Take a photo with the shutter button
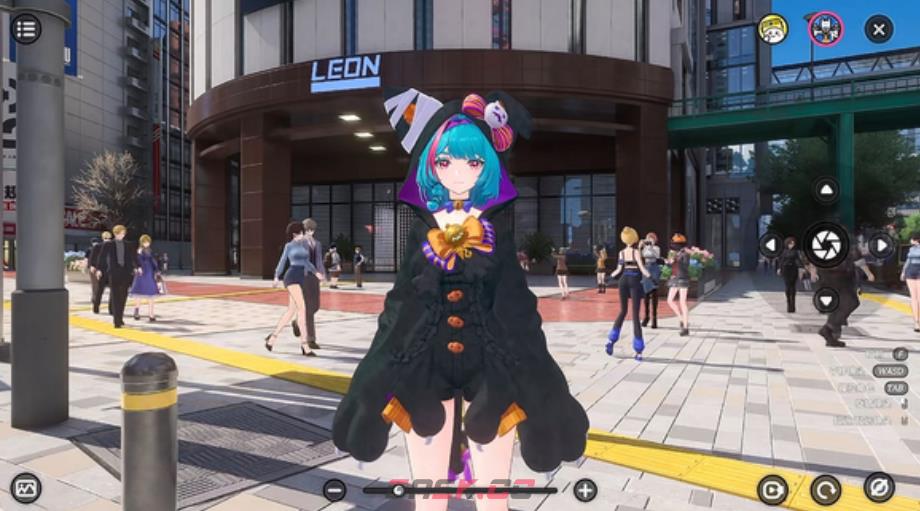 (826, 244)
